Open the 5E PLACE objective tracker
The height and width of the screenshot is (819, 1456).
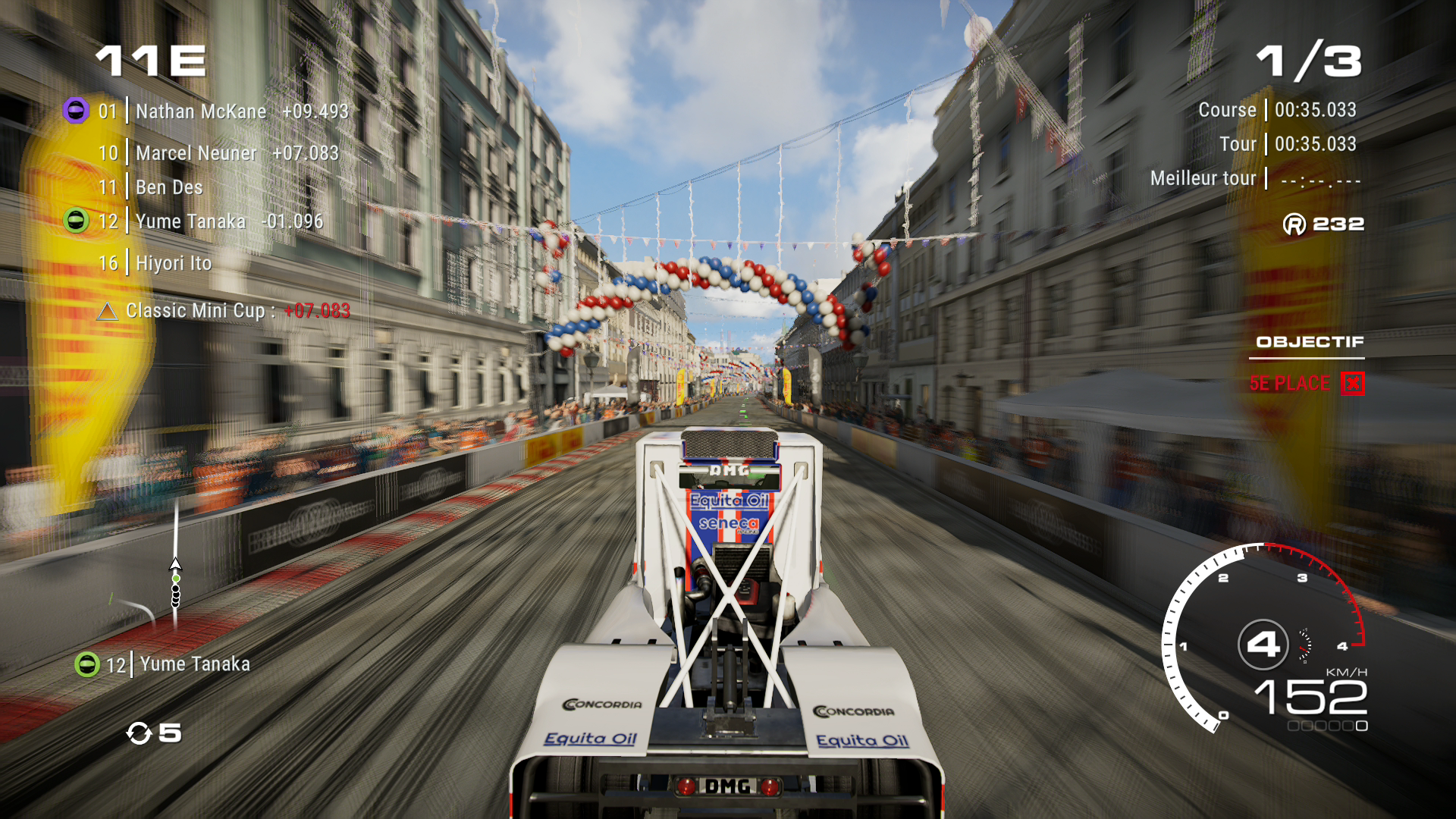point(1289,384)
